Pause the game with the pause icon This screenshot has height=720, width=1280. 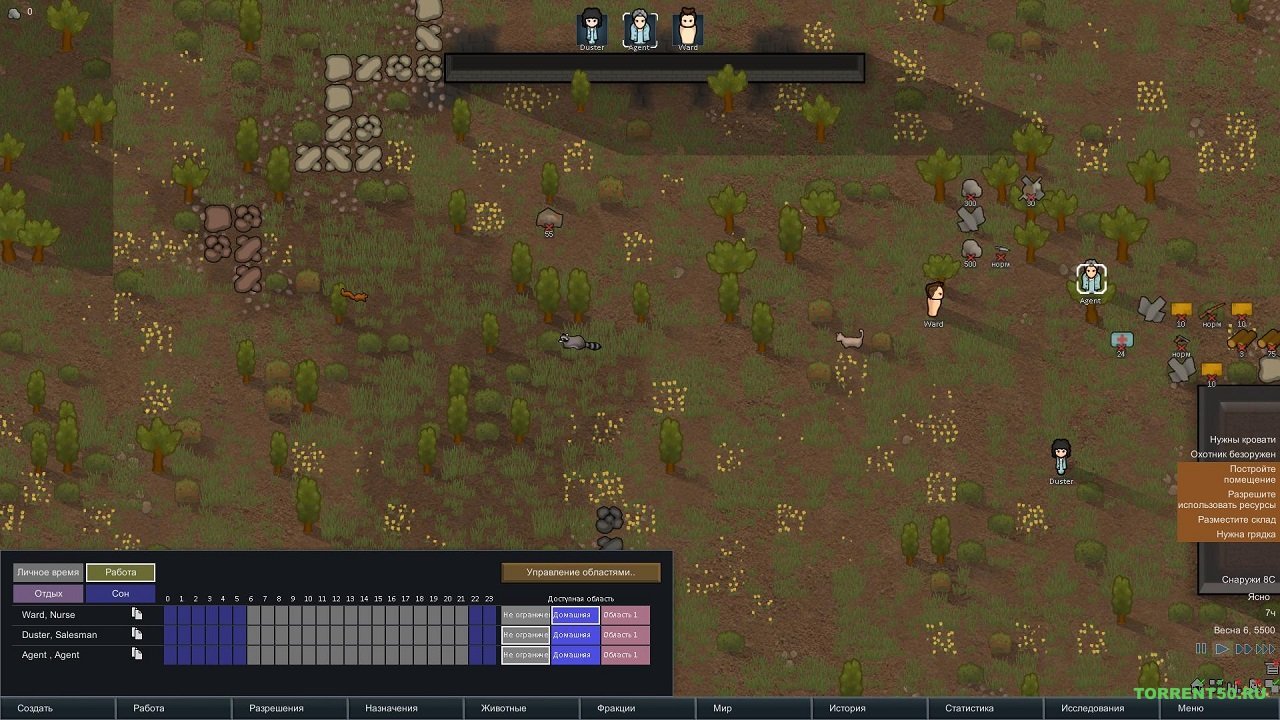(x=1201, y=649)
